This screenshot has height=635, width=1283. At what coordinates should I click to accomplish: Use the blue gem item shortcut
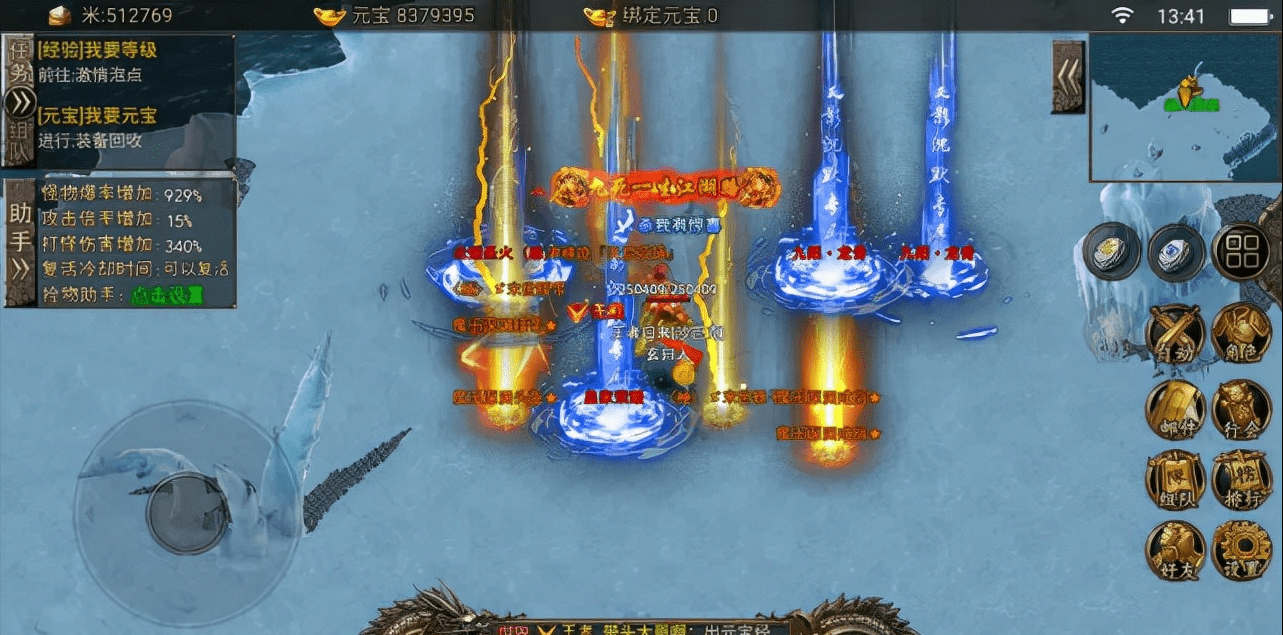[x=1176, y=251]
